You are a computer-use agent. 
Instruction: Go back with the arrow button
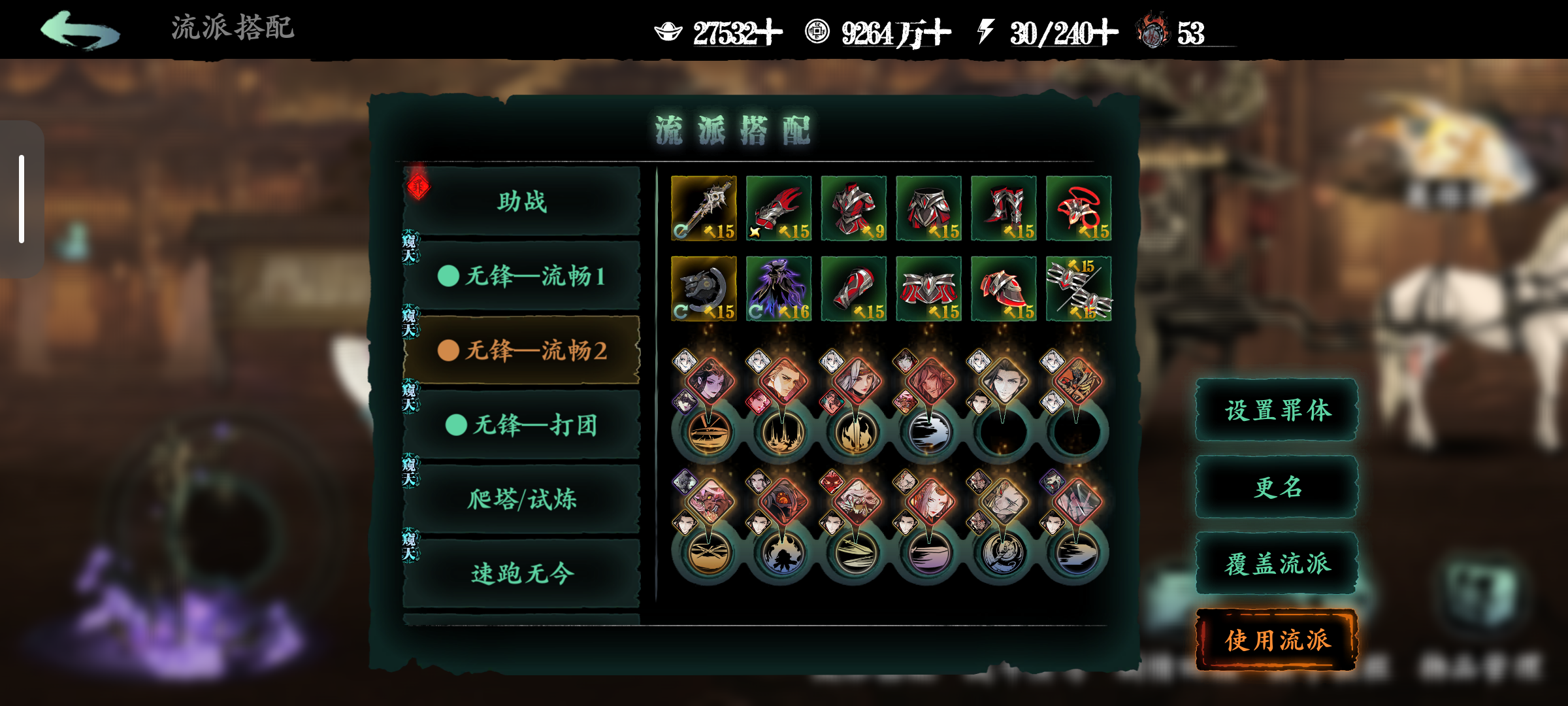(x=80, y=30)
